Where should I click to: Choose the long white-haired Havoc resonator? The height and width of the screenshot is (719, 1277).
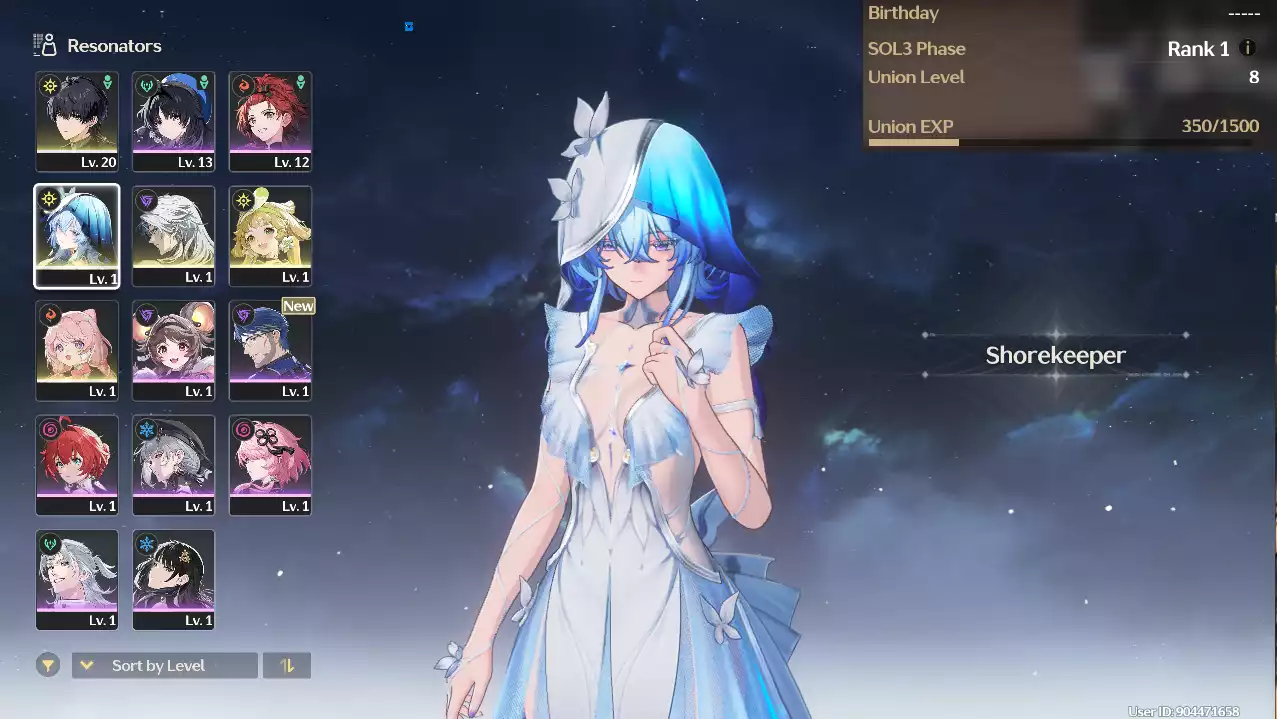pyautogui.click(x=174, y=236)
